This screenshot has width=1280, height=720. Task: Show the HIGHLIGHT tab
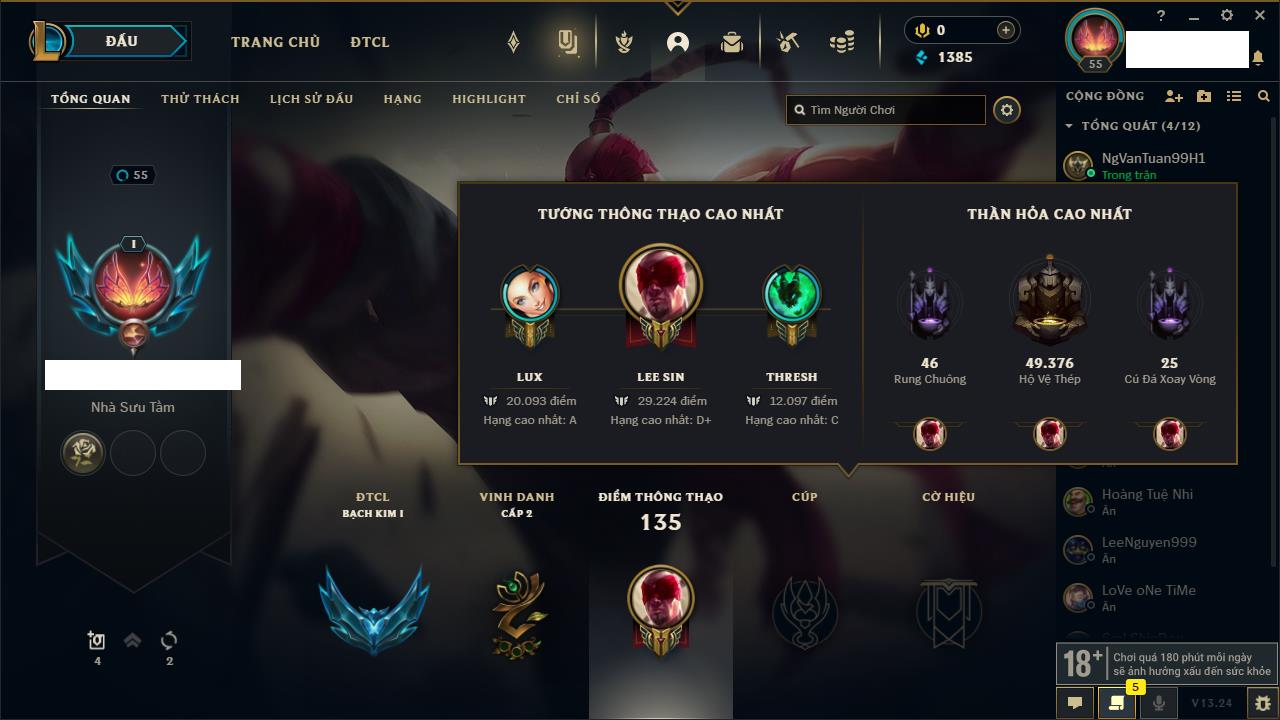tap(488, 99)
